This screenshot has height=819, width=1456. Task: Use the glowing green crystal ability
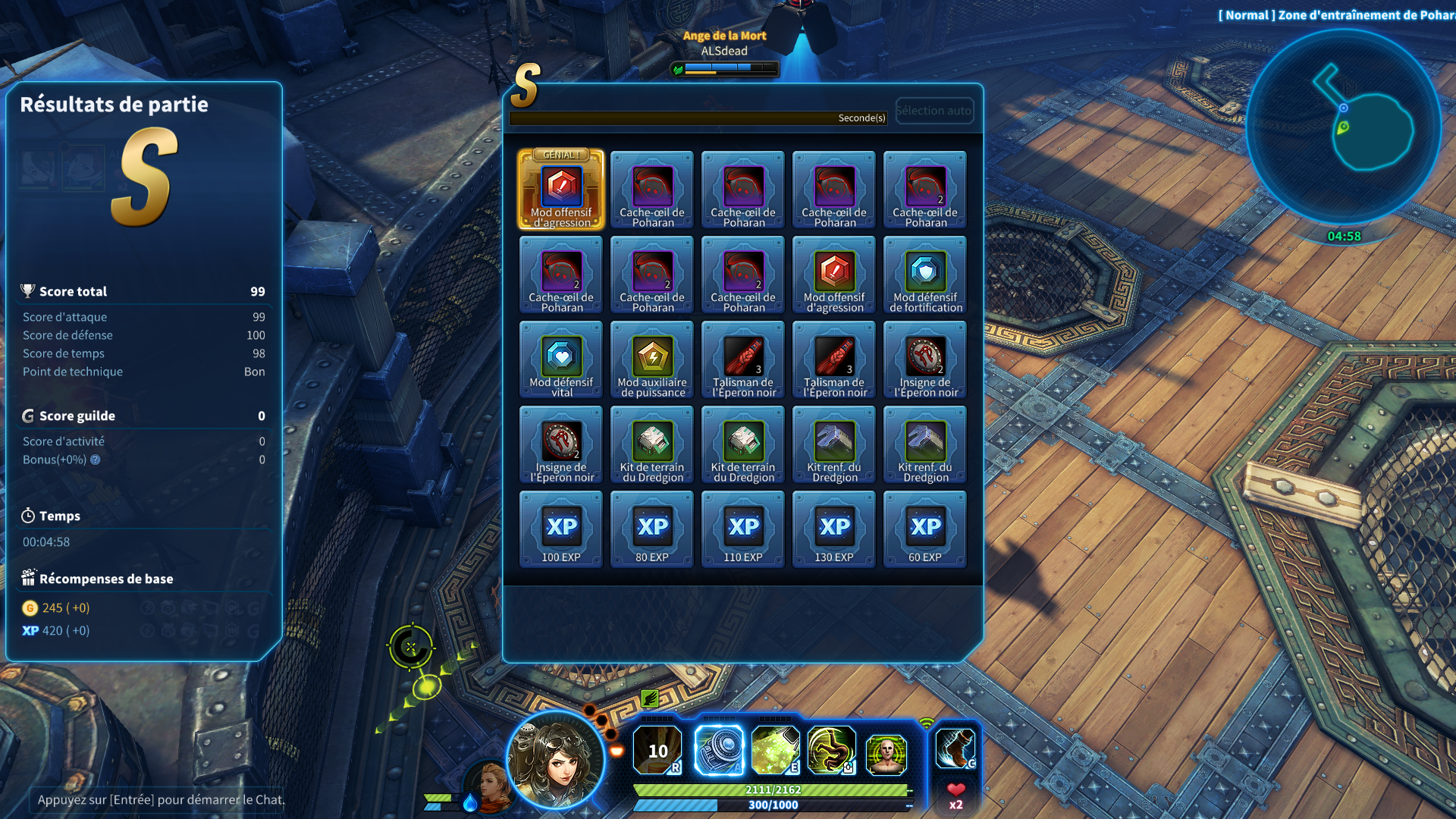coord(775,750)
